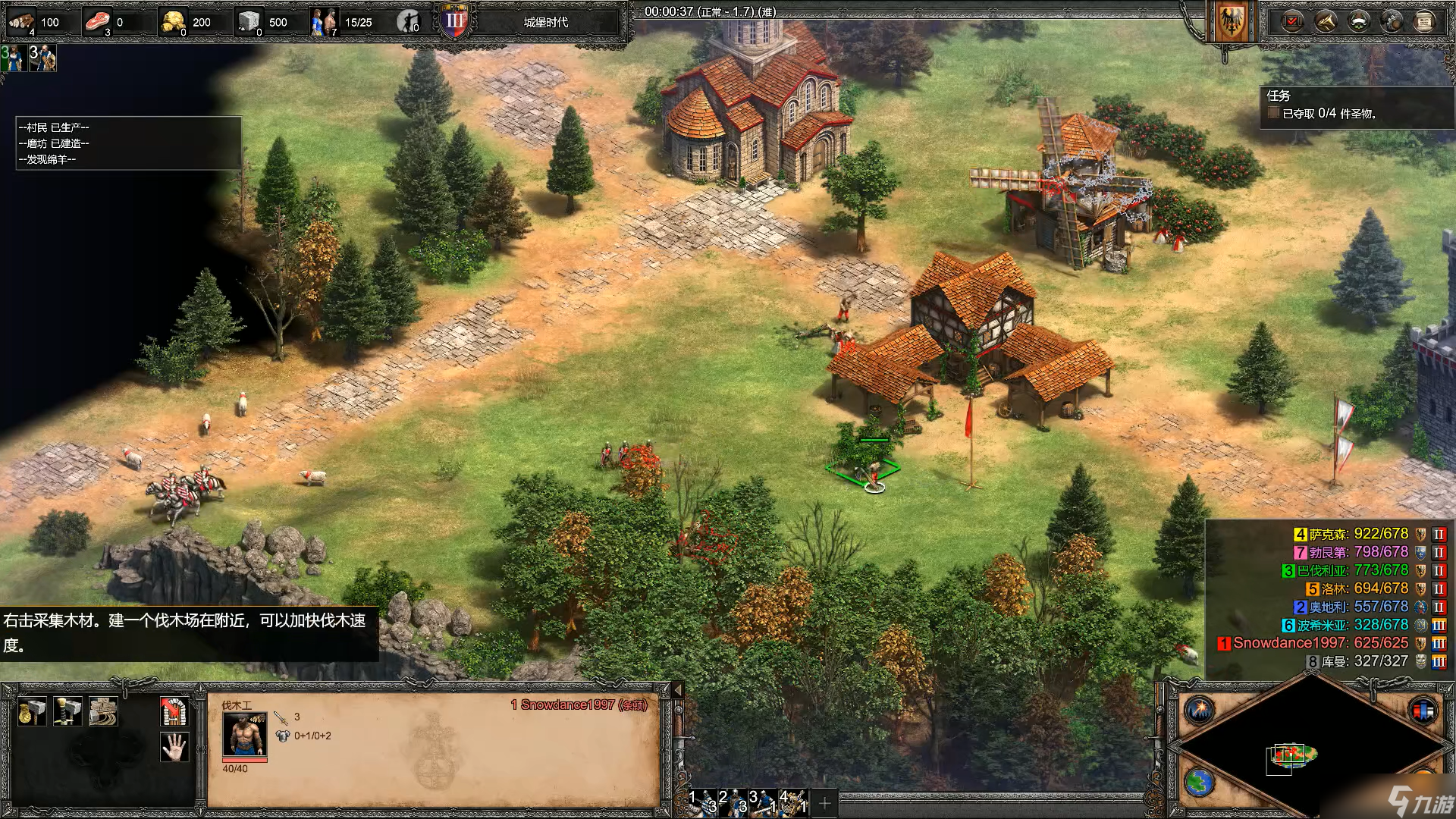Add a new control group with plus button
The width and height of the screenshot is (1456, 819).
point(825,802)
